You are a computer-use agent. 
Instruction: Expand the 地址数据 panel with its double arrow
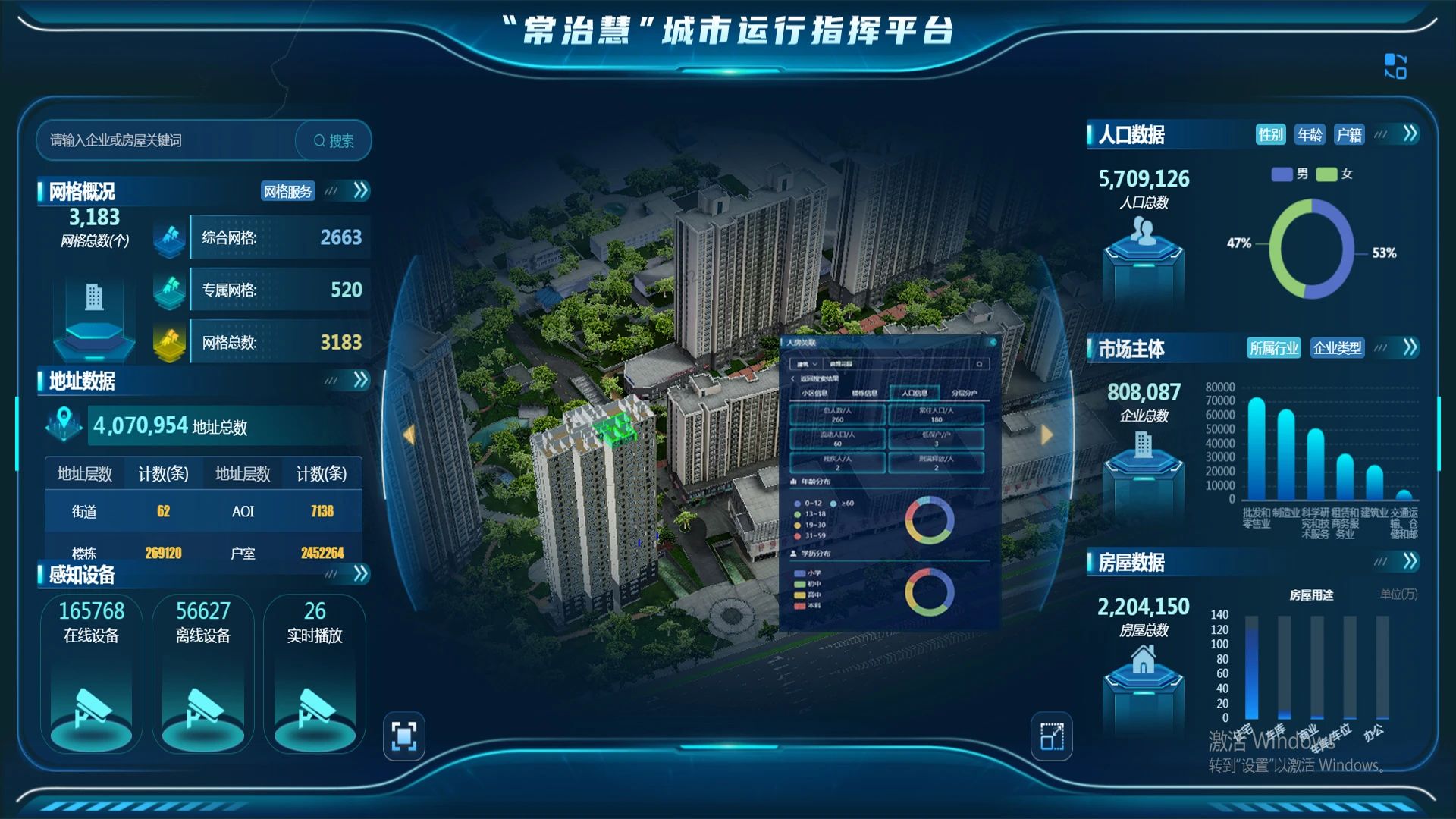point(361,380)
